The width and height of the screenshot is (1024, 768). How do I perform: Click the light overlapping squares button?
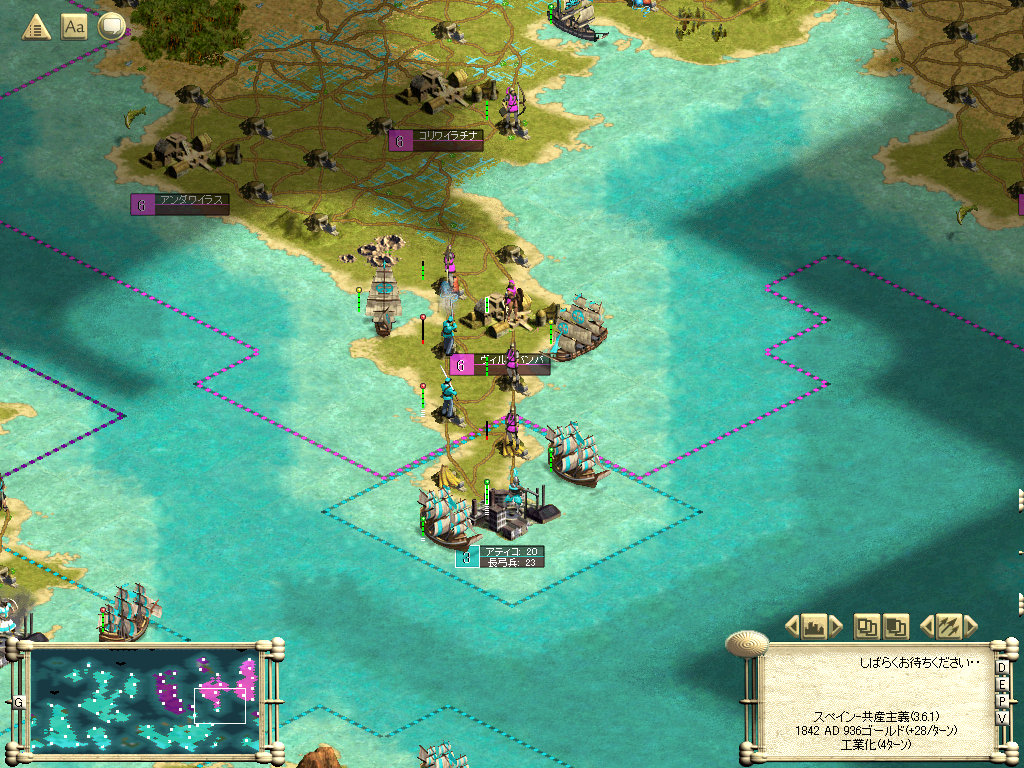[x=866, y=627]
